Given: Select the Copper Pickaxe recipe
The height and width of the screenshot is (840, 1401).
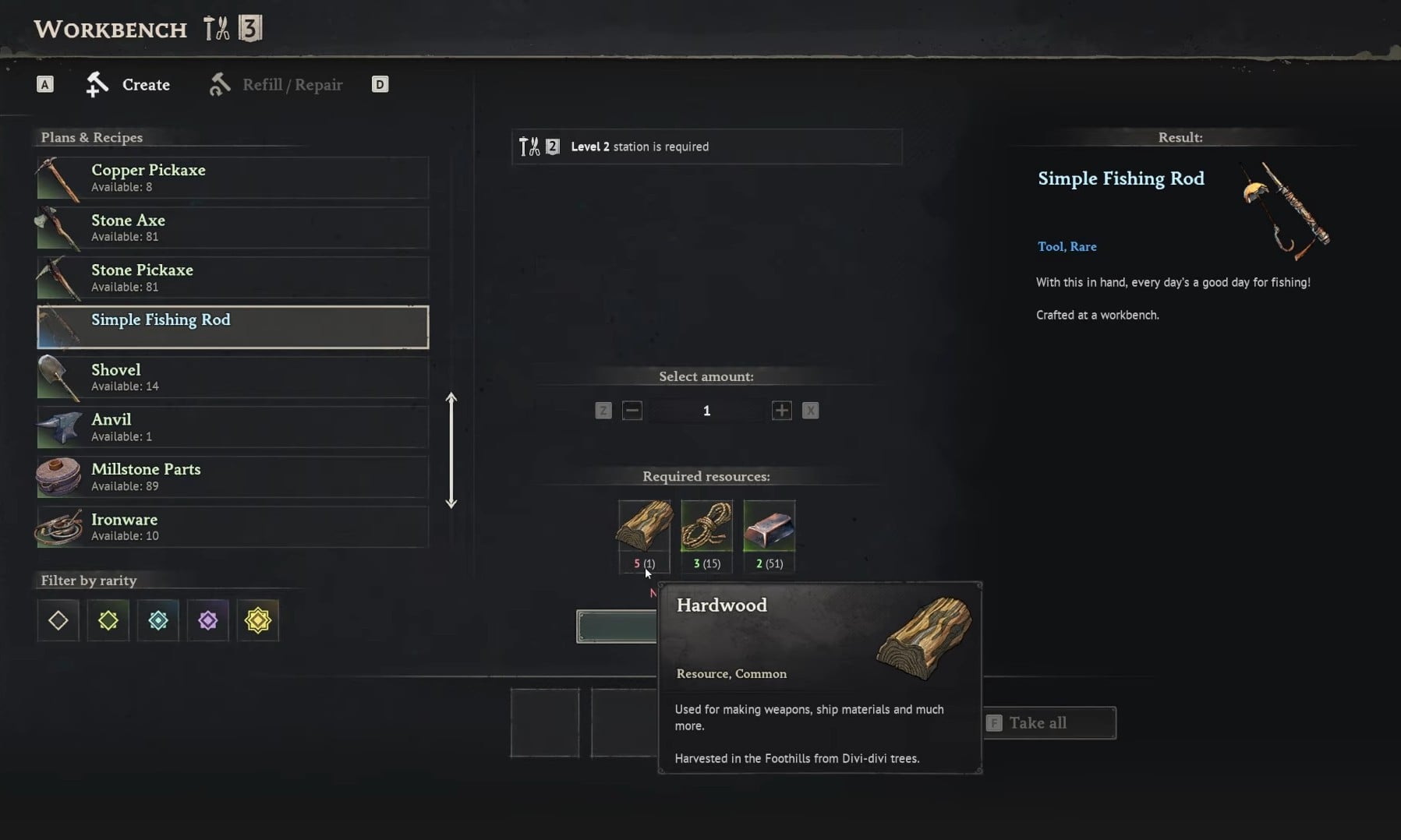Looking at the screenshot, I should (x=232, y=178).
